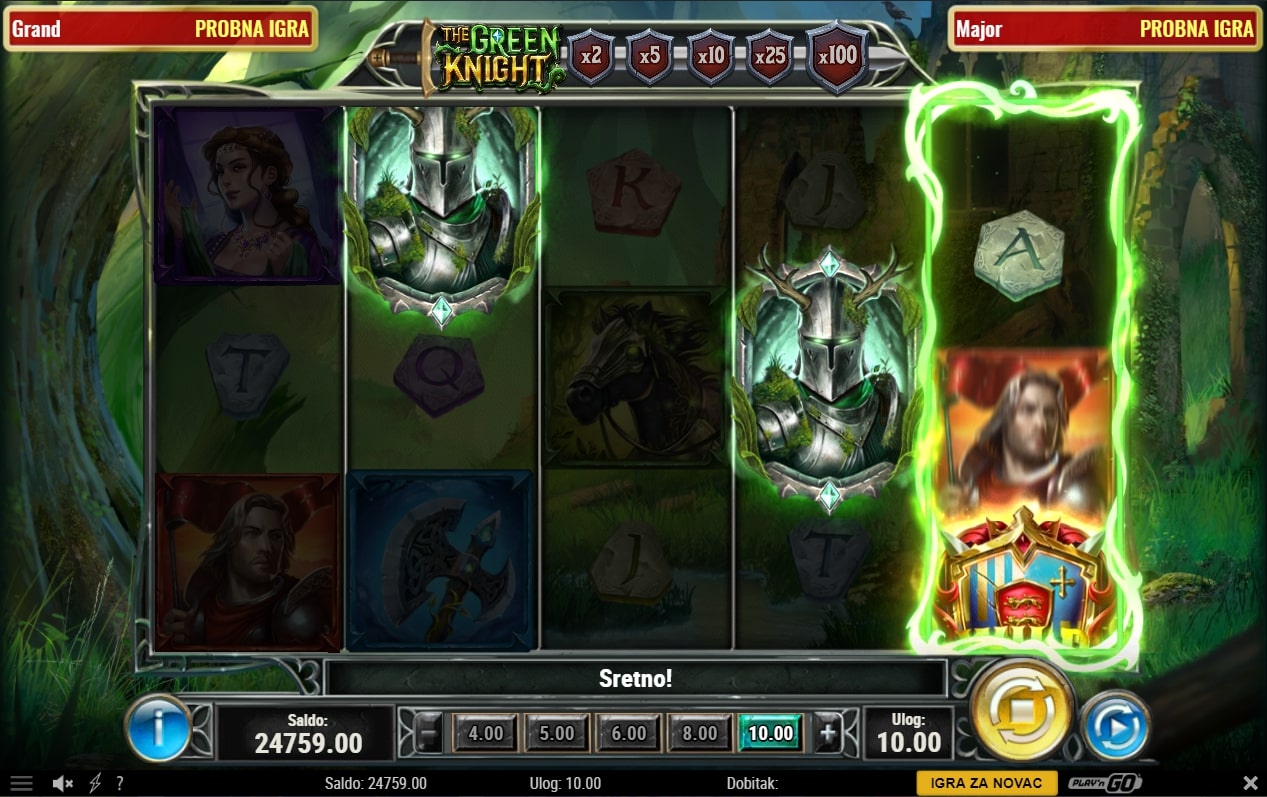
Task: Increase bet with the plus button
Action: 828,733
